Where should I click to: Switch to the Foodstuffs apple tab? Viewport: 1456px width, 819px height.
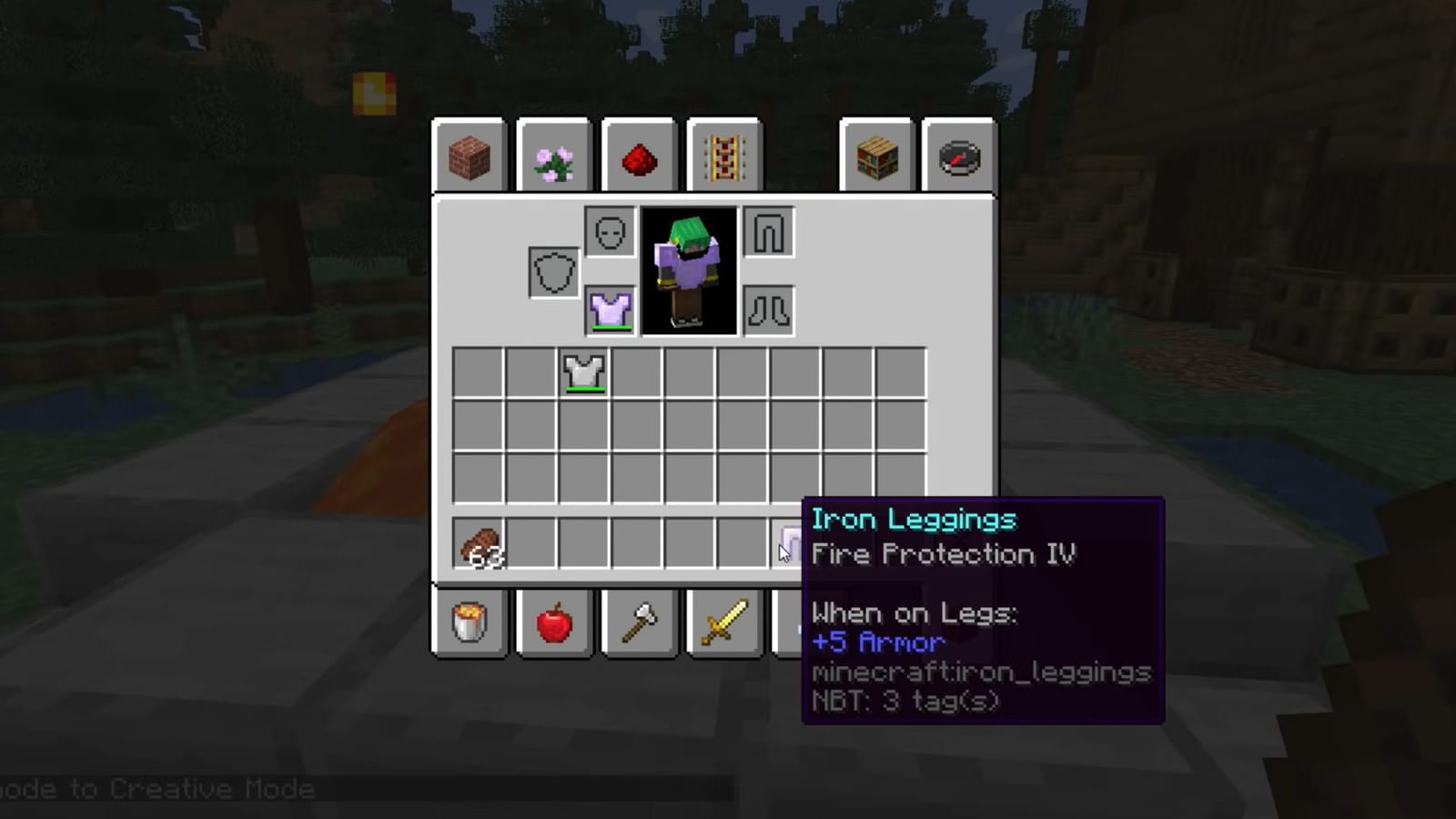pos(554,623)
